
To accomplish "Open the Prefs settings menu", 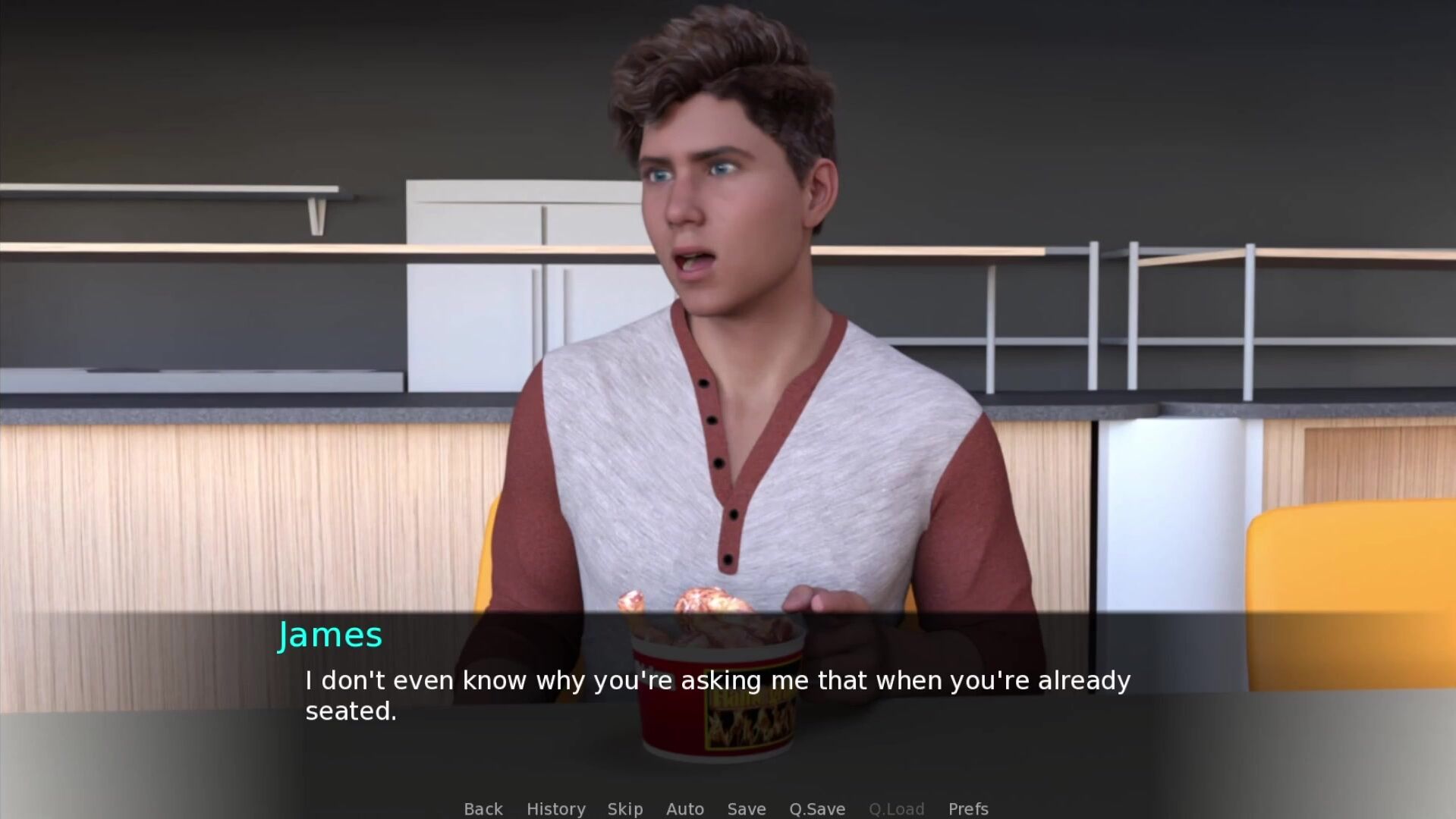I will click(x=967, y=808).
